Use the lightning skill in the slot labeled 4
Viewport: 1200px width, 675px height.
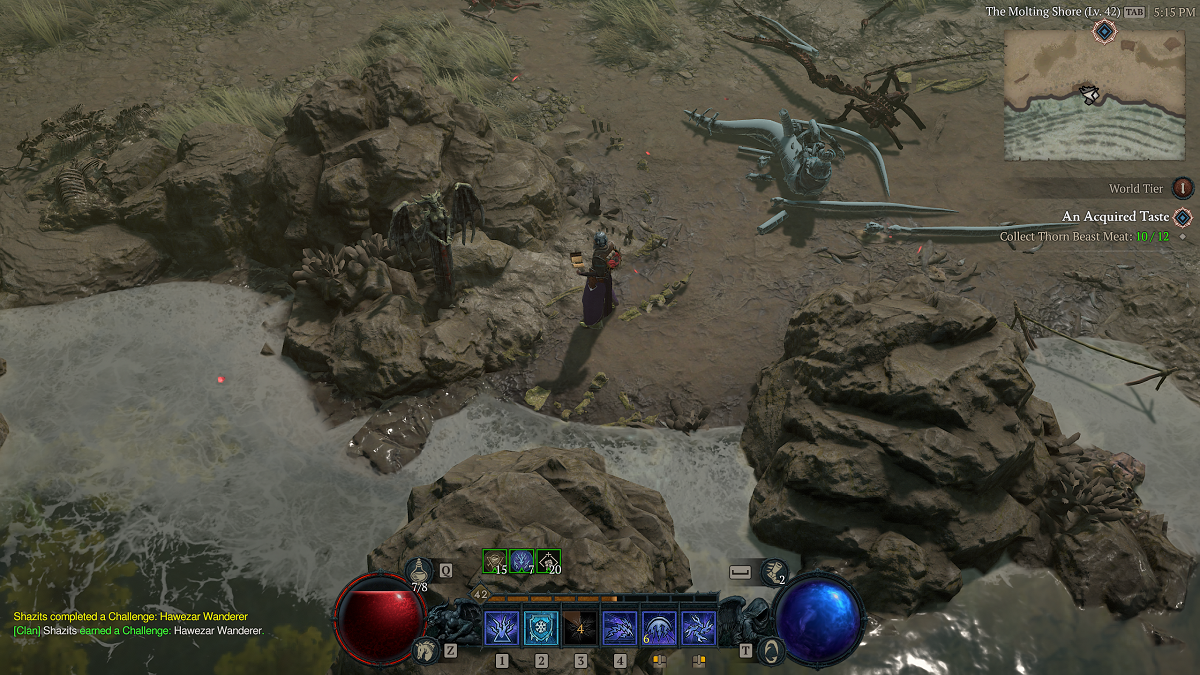(x=620, y=628)
